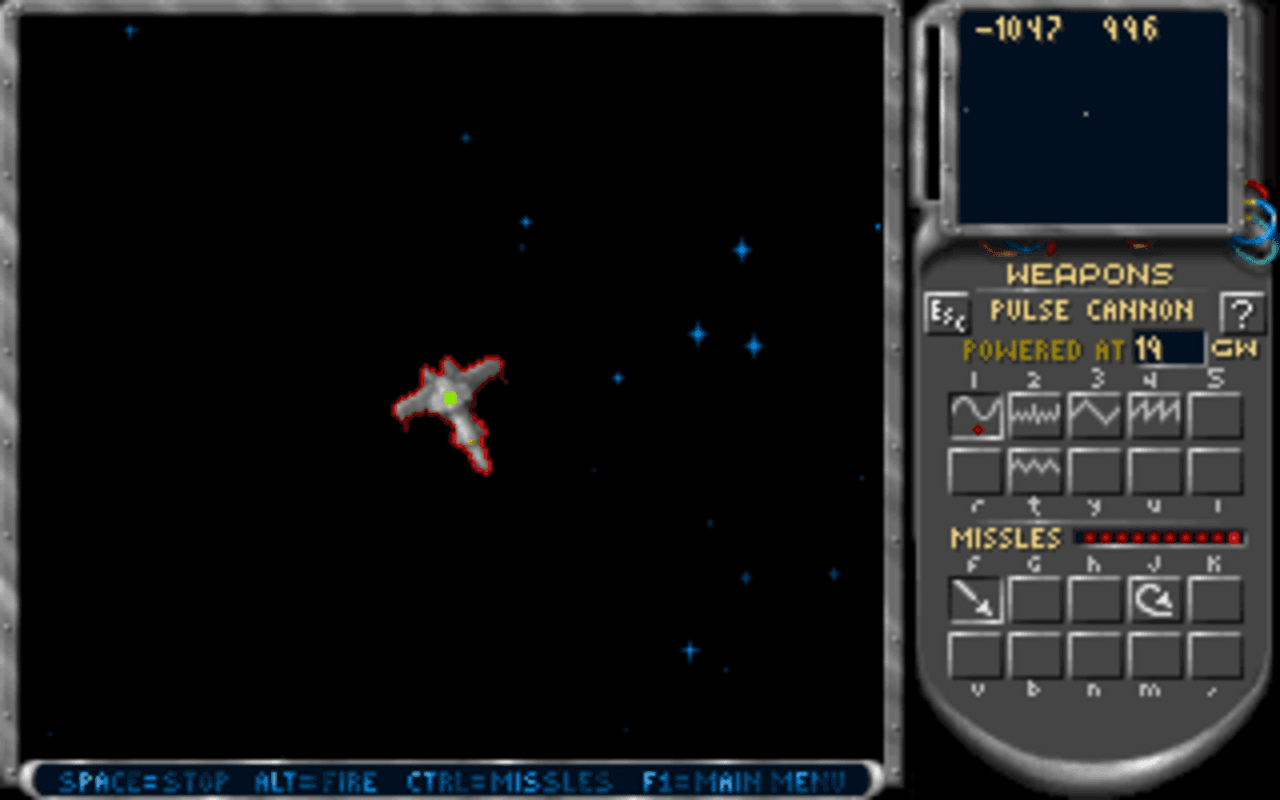Expand the missile slot labeled m
The height and width of the screenshot is (800, 1280).
pos(1154,655)
